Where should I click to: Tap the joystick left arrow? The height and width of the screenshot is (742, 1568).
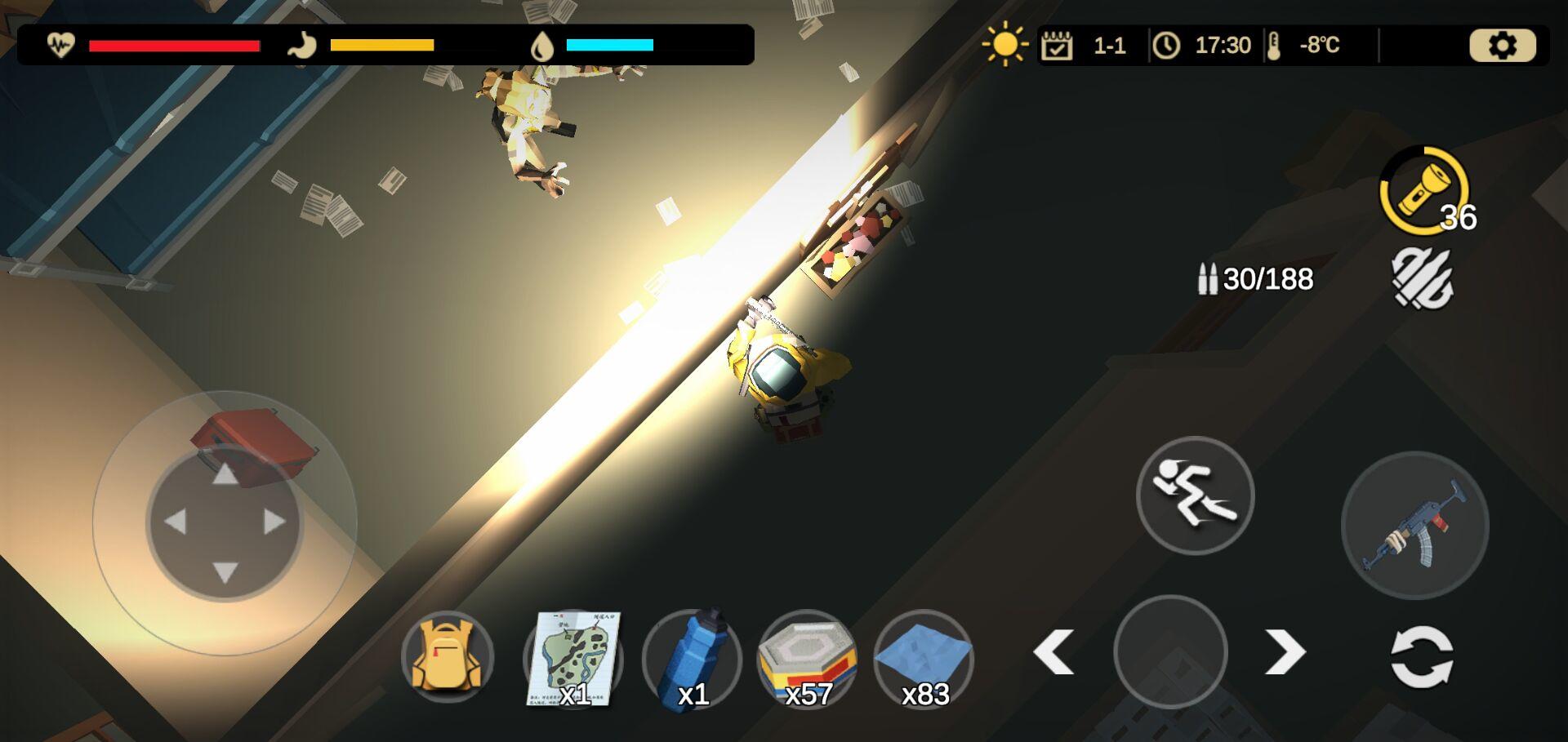(x=176, y=522)
